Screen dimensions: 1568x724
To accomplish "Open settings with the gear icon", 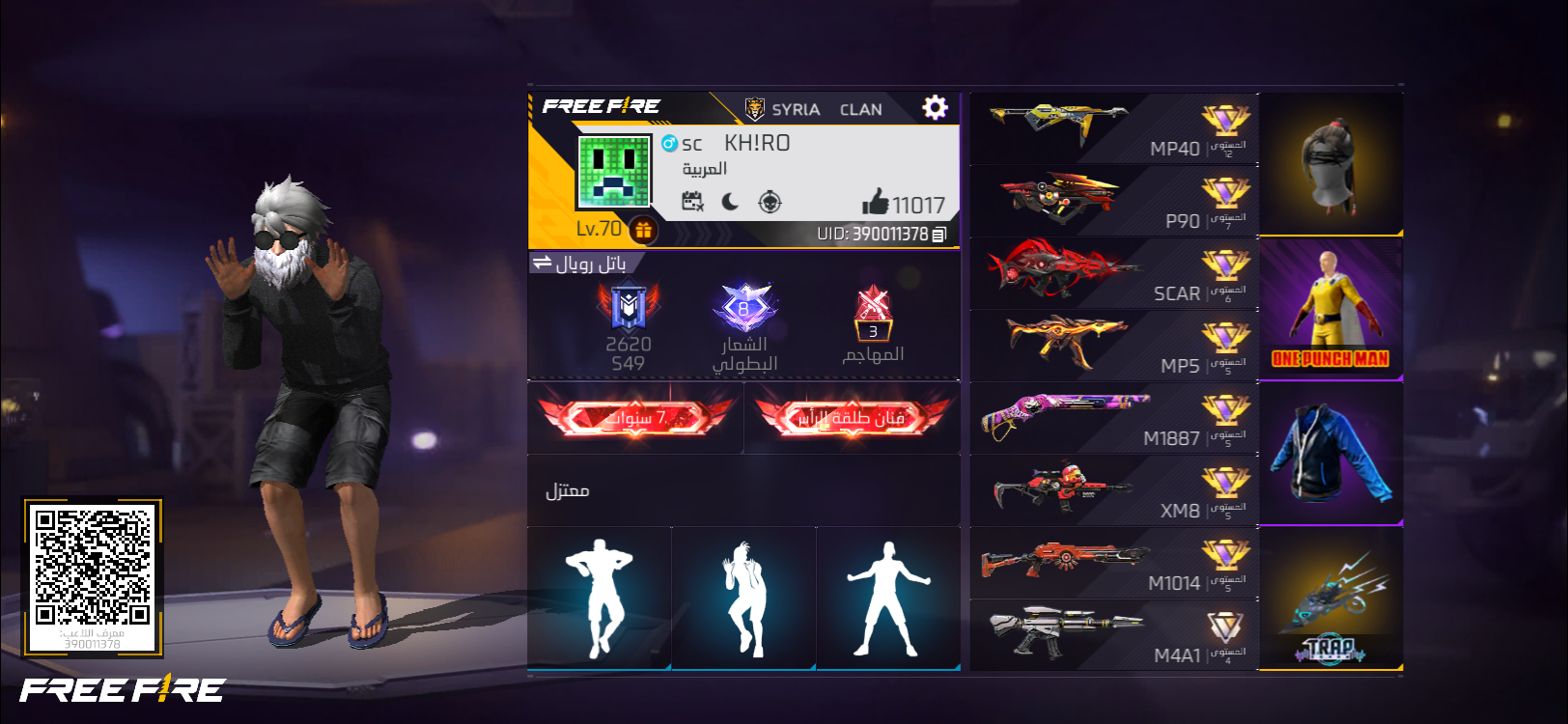I will point(935,107).
